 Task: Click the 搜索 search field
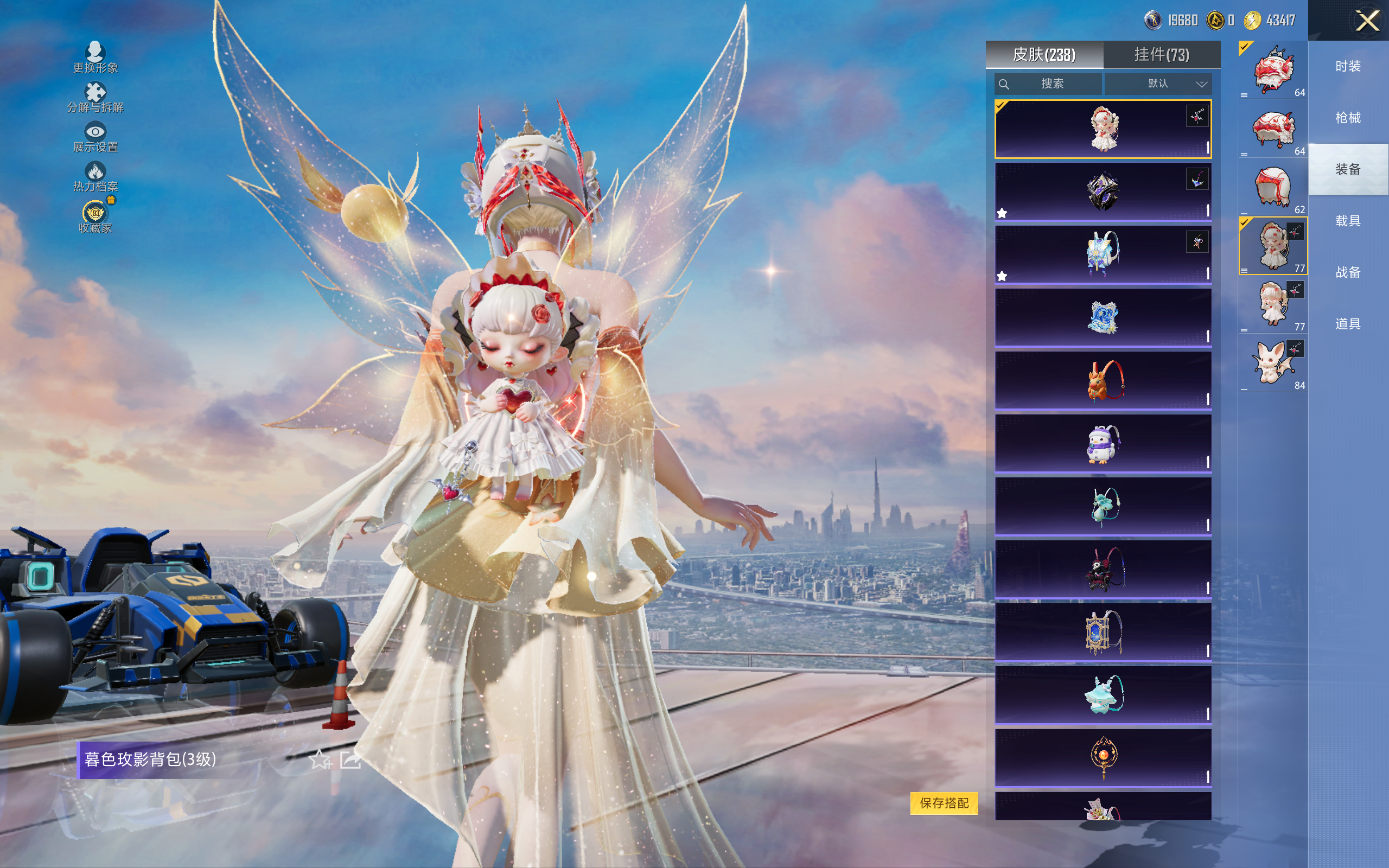point(1048,84)
